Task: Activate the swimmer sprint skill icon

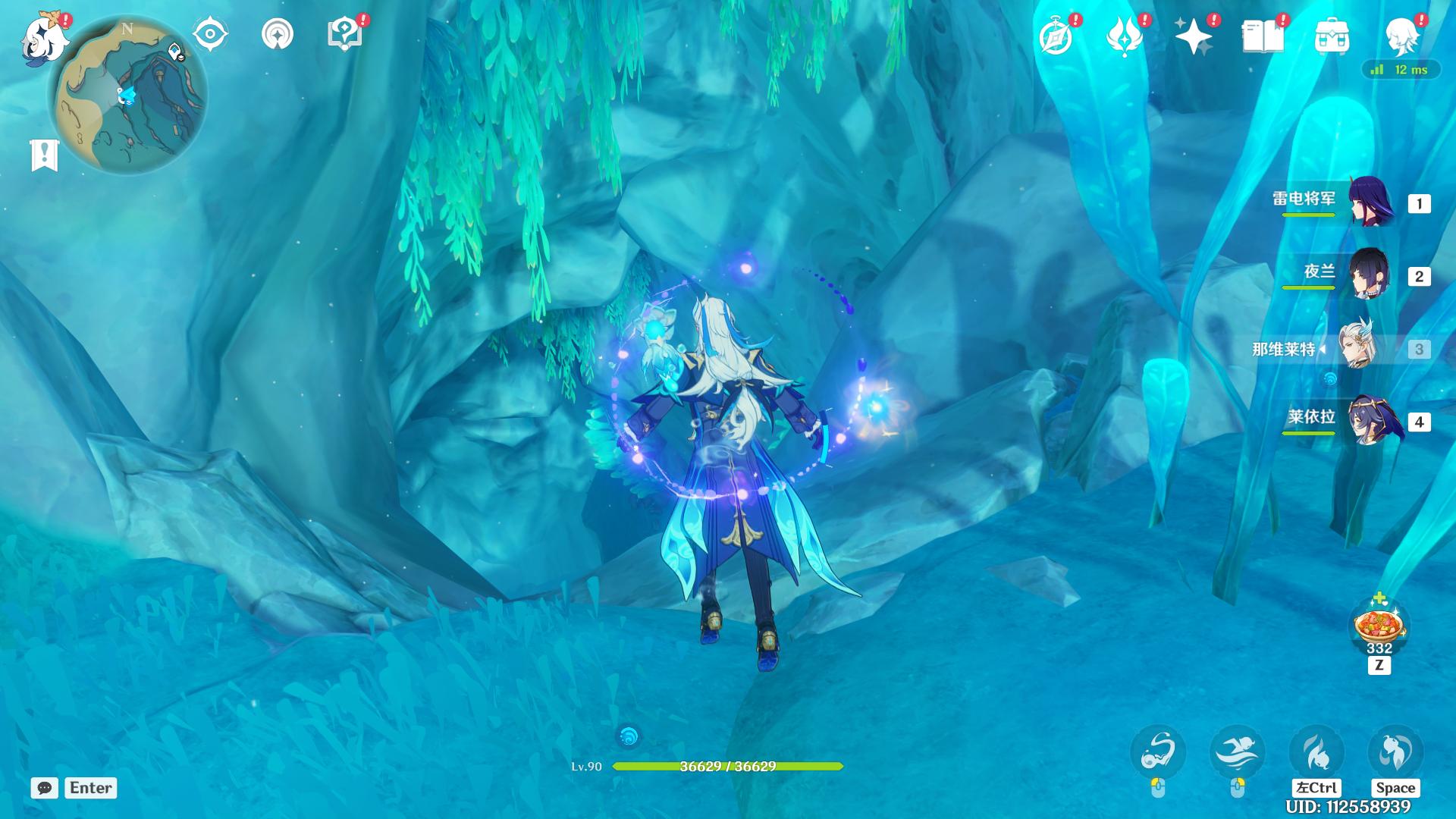Action: (1237, 752)
